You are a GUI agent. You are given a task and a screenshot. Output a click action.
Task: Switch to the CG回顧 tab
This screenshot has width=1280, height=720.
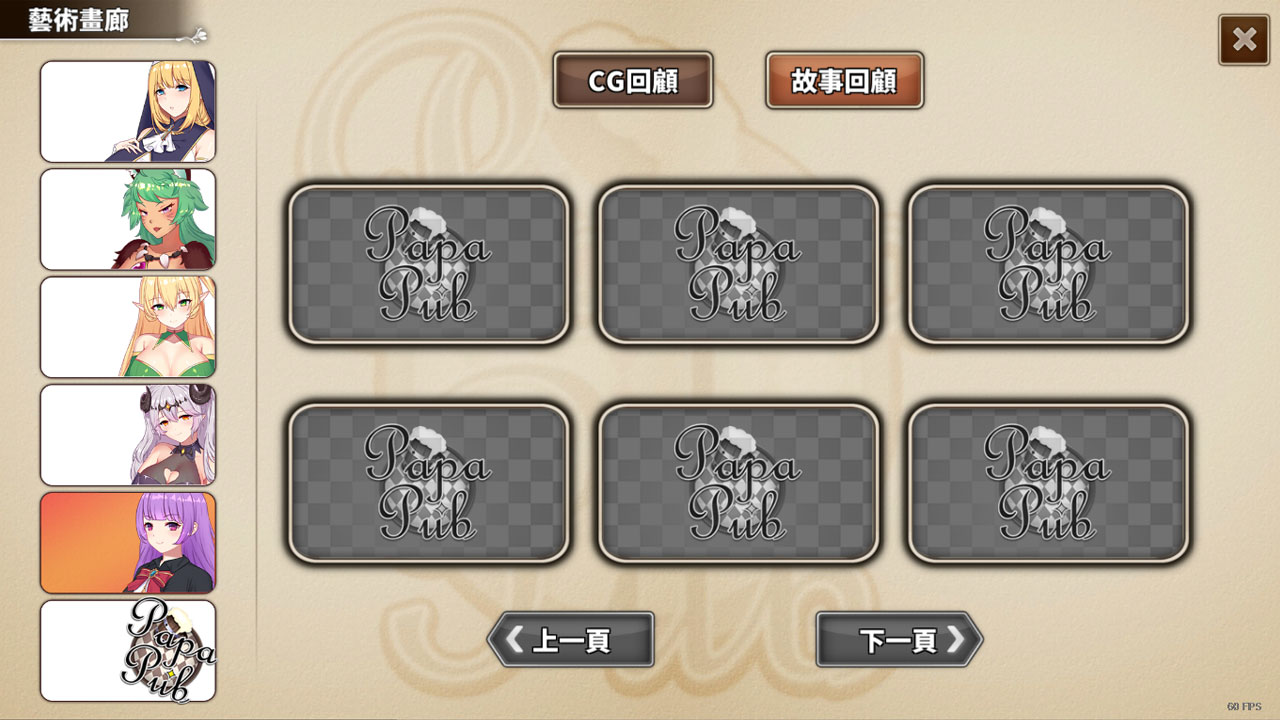point(634,80)
